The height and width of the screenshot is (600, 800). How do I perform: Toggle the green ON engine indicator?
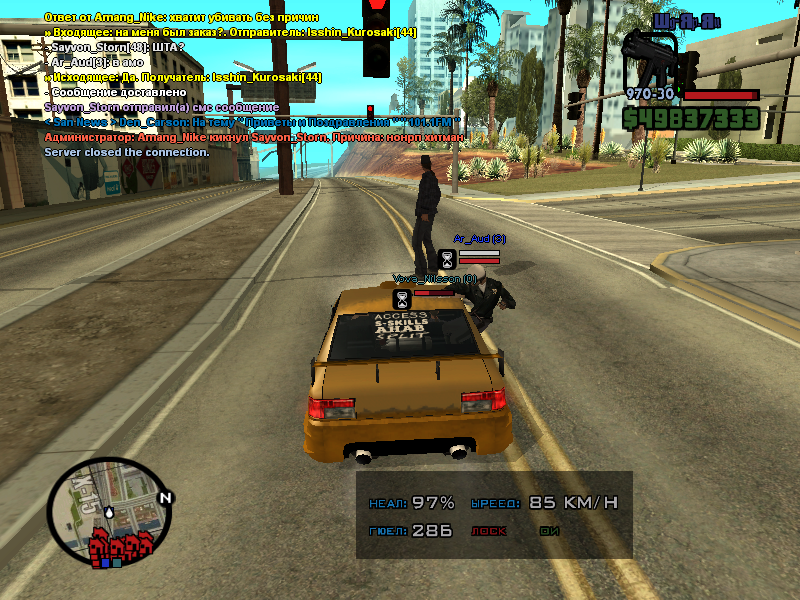coord(548,532)
